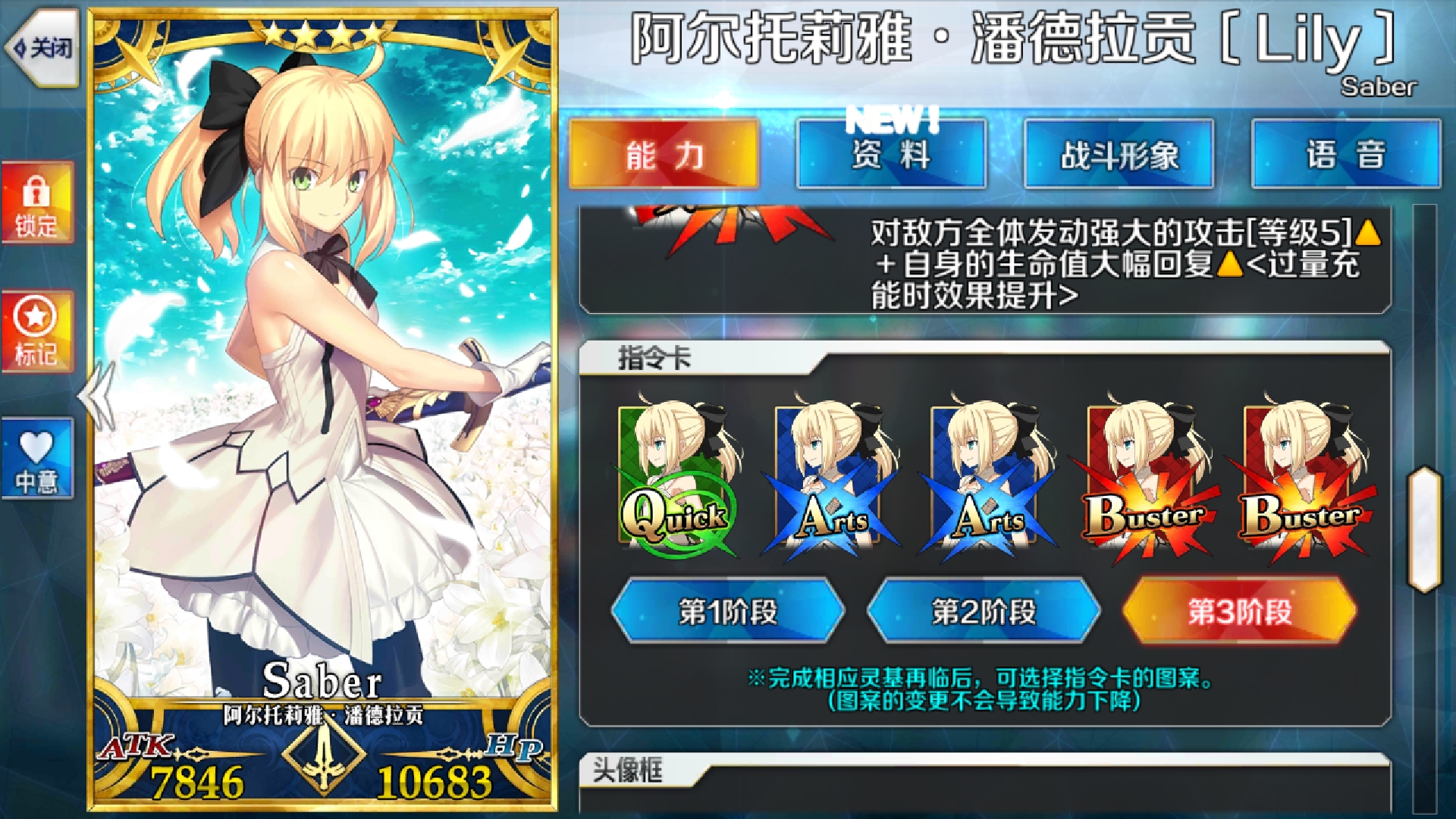Collapse the servant card panel with the chevron
Screen dimensions: 1456x819
click(x=96, y=394)
